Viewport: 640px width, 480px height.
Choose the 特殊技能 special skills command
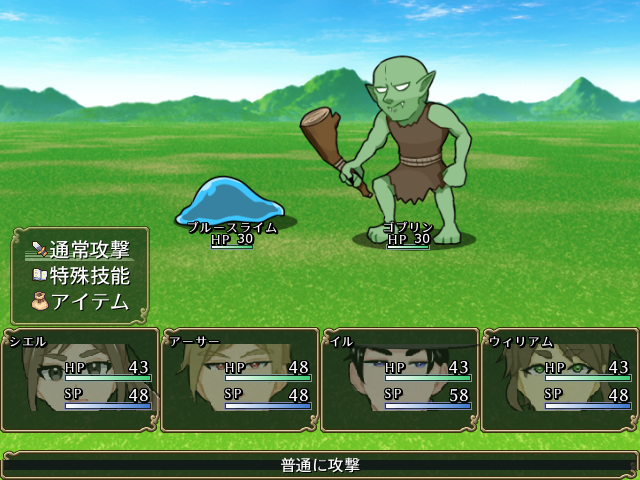[x=82, y=275]
